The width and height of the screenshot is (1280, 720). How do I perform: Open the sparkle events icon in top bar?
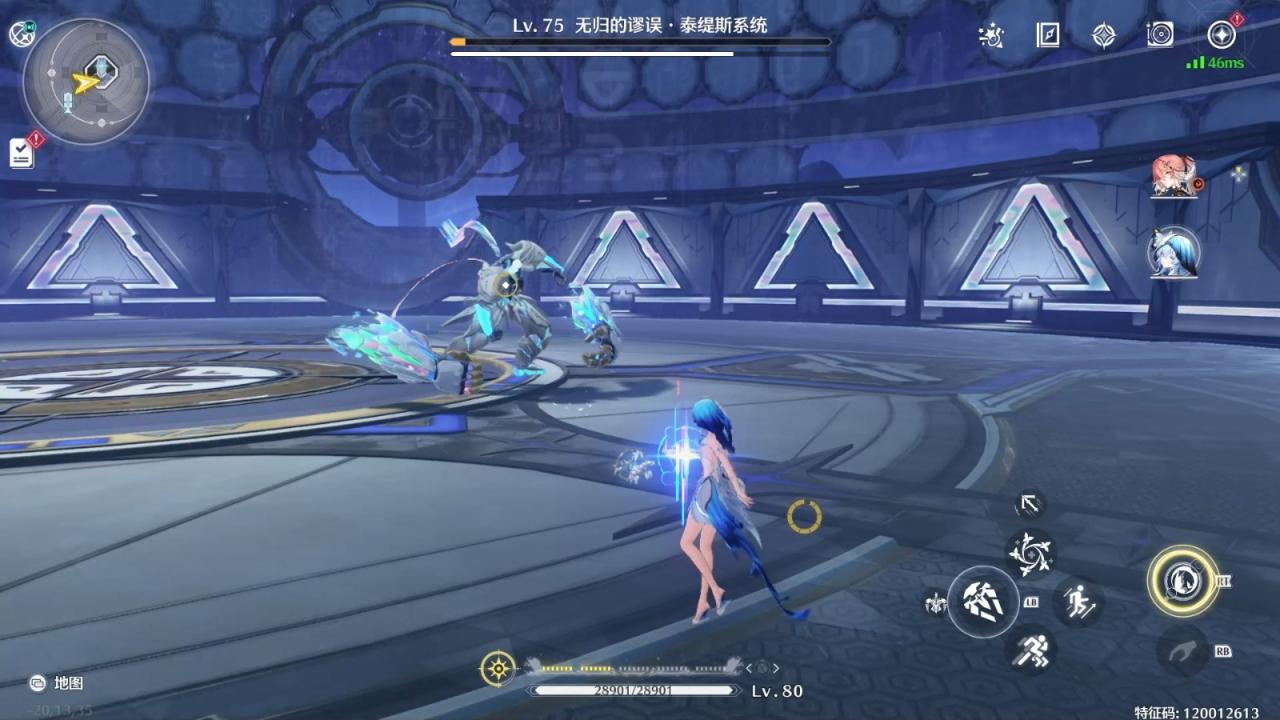(x=990, y=36)
